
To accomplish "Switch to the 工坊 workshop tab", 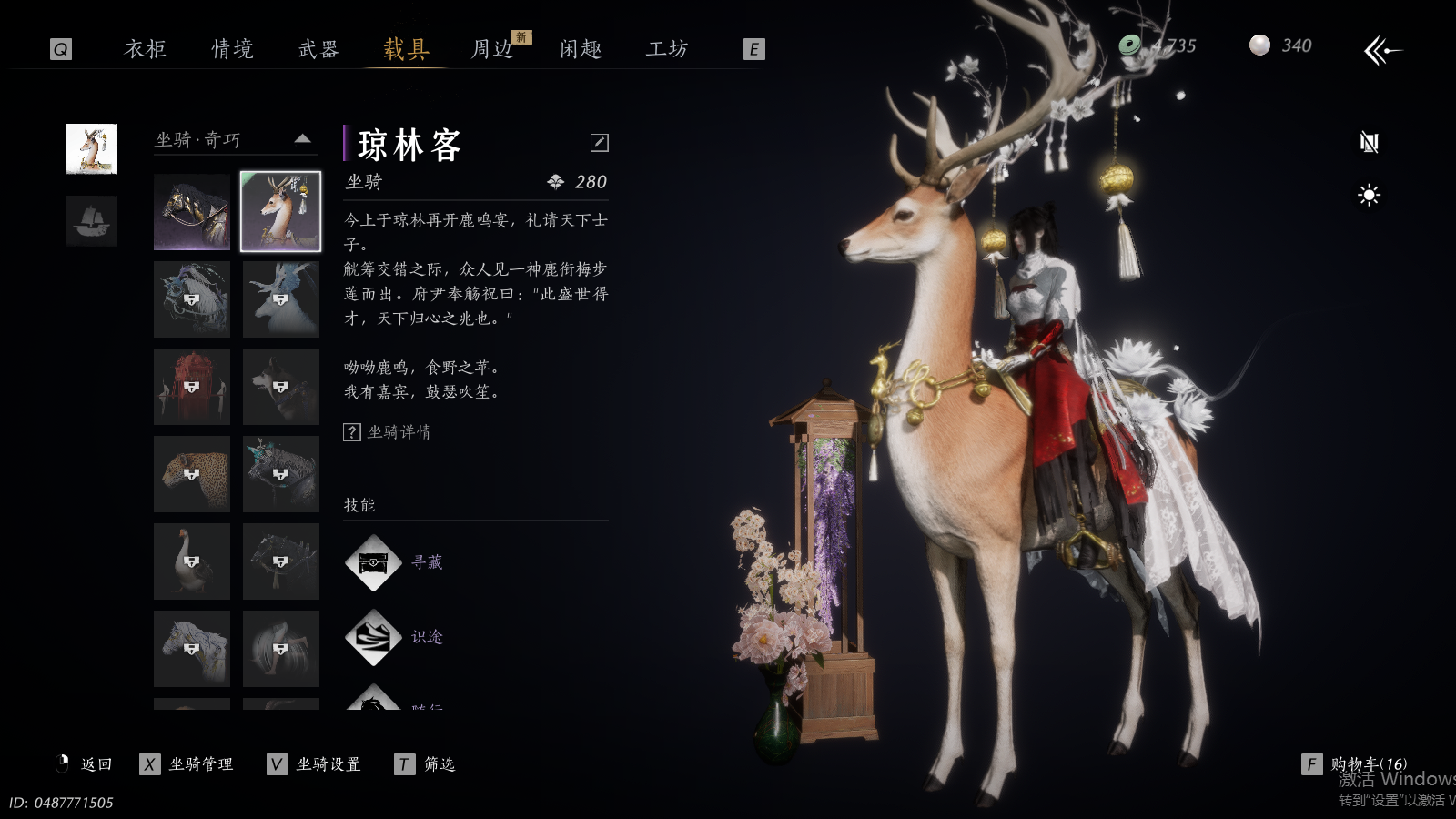I will pos(667,48).
